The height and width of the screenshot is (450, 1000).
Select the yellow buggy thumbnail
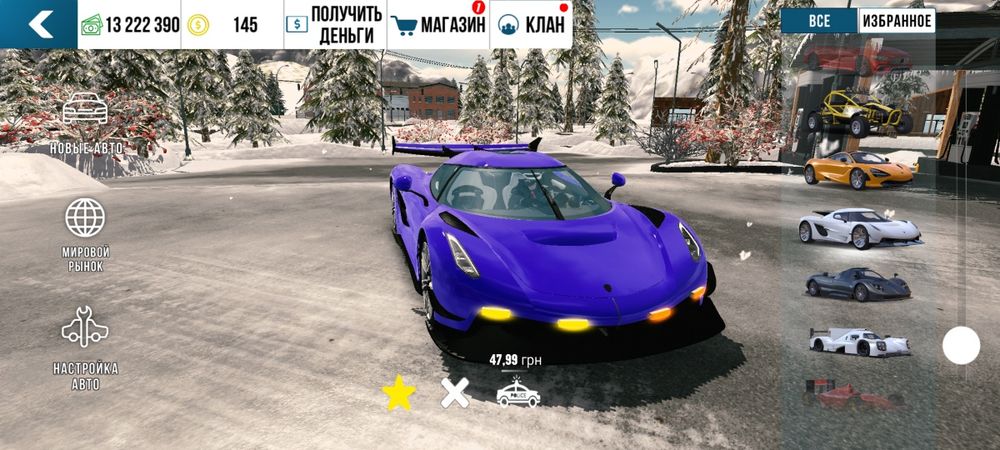click(x=858, y=113)
